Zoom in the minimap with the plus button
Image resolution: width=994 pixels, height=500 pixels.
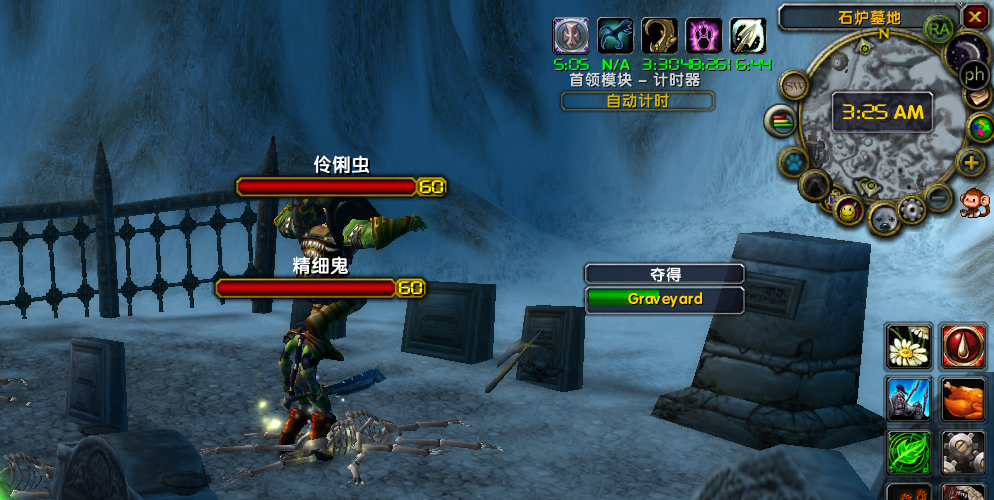tap(971, 162)
